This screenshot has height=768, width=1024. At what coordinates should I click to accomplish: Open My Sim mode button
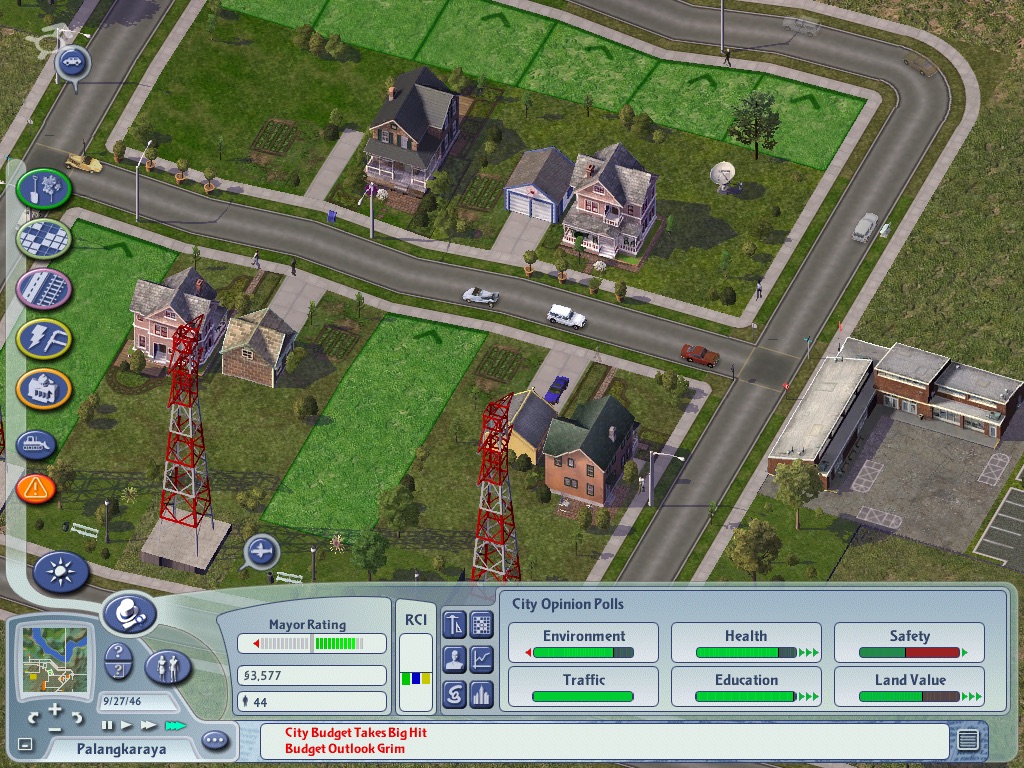coord(167,666)
